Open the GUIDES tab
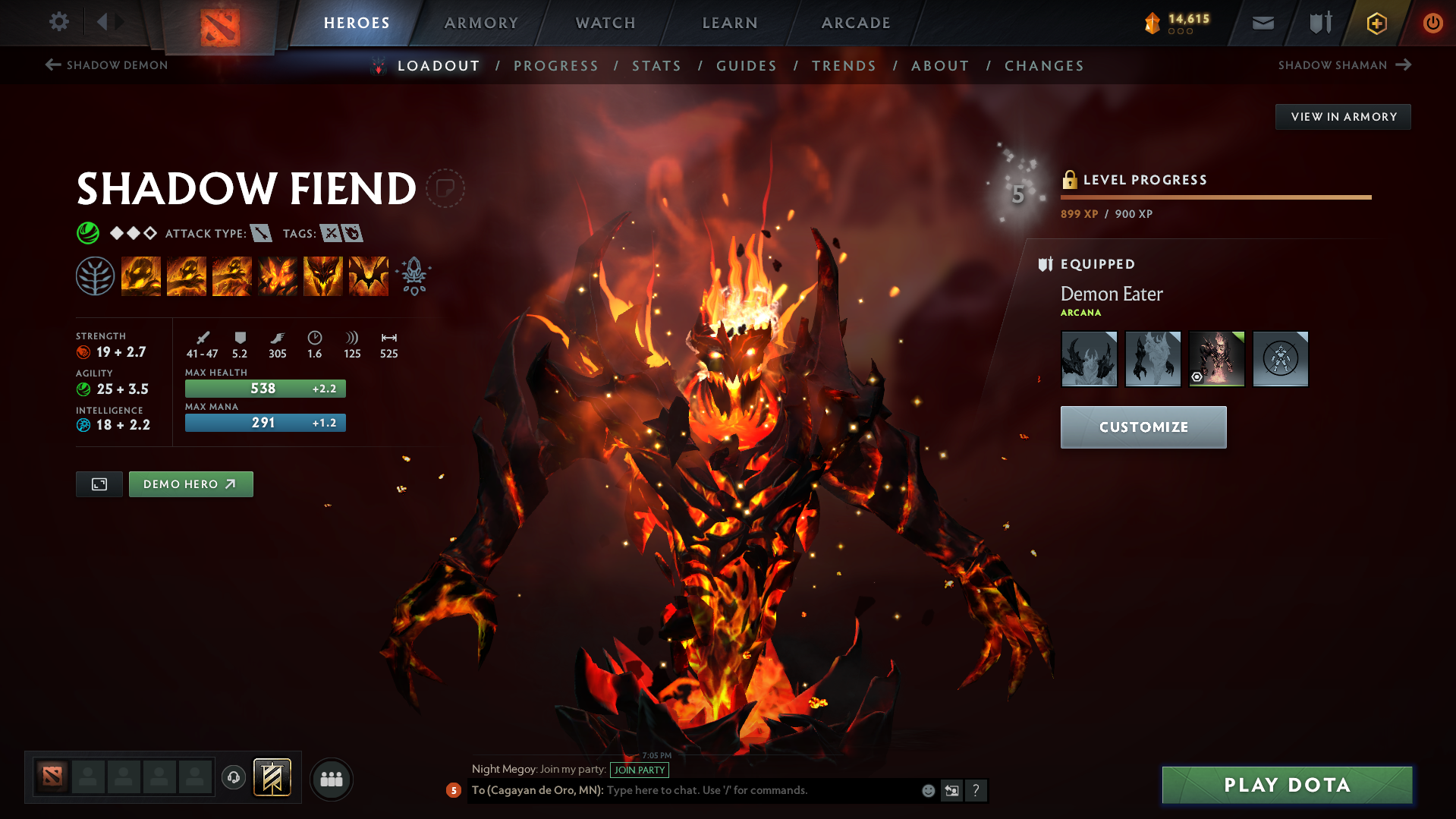This screenshot has width=1456, height=819. (x=746, y=66)
